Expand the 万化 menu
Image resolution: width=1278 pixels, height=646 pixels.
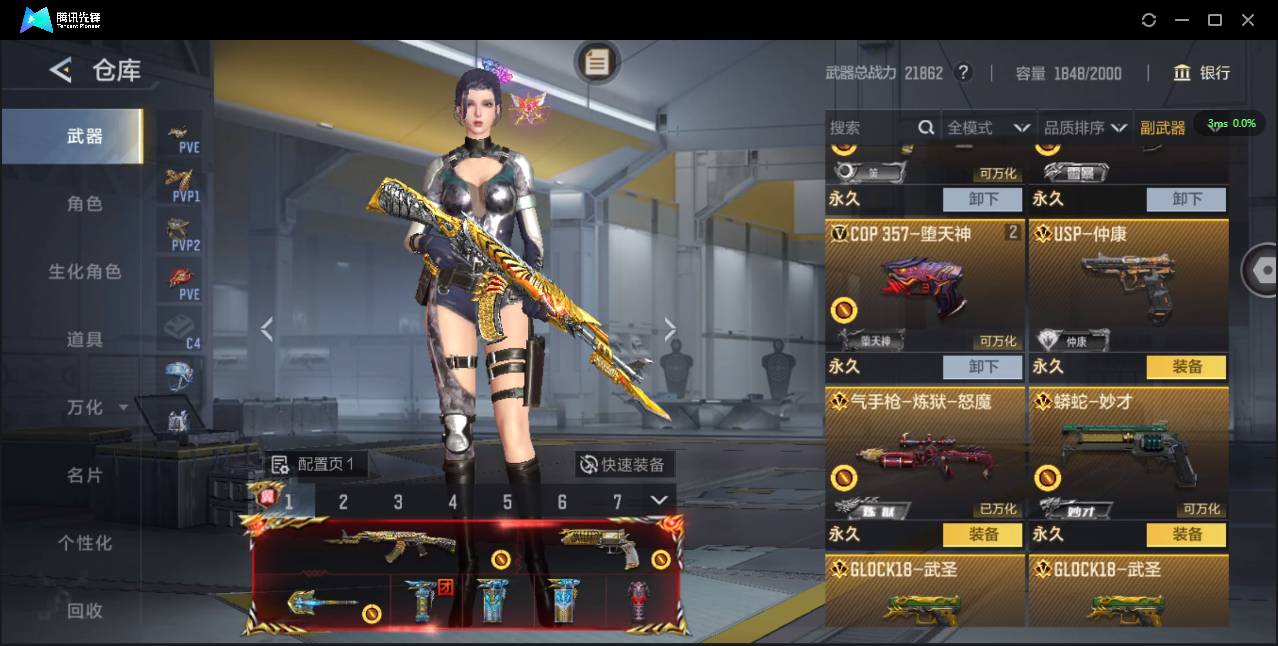click(96, 408)
